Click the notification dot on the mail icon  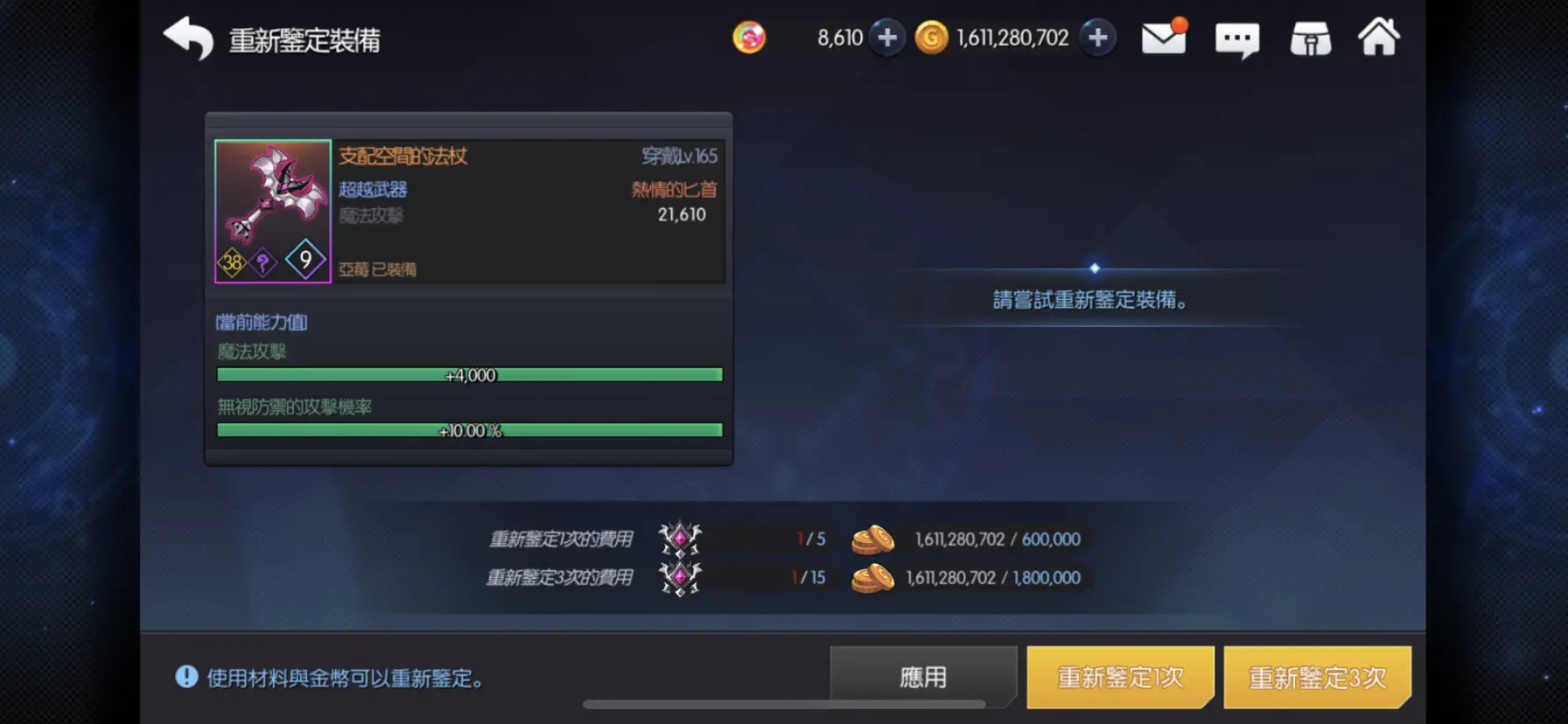pyautogui.click(x=1181, y=24)
